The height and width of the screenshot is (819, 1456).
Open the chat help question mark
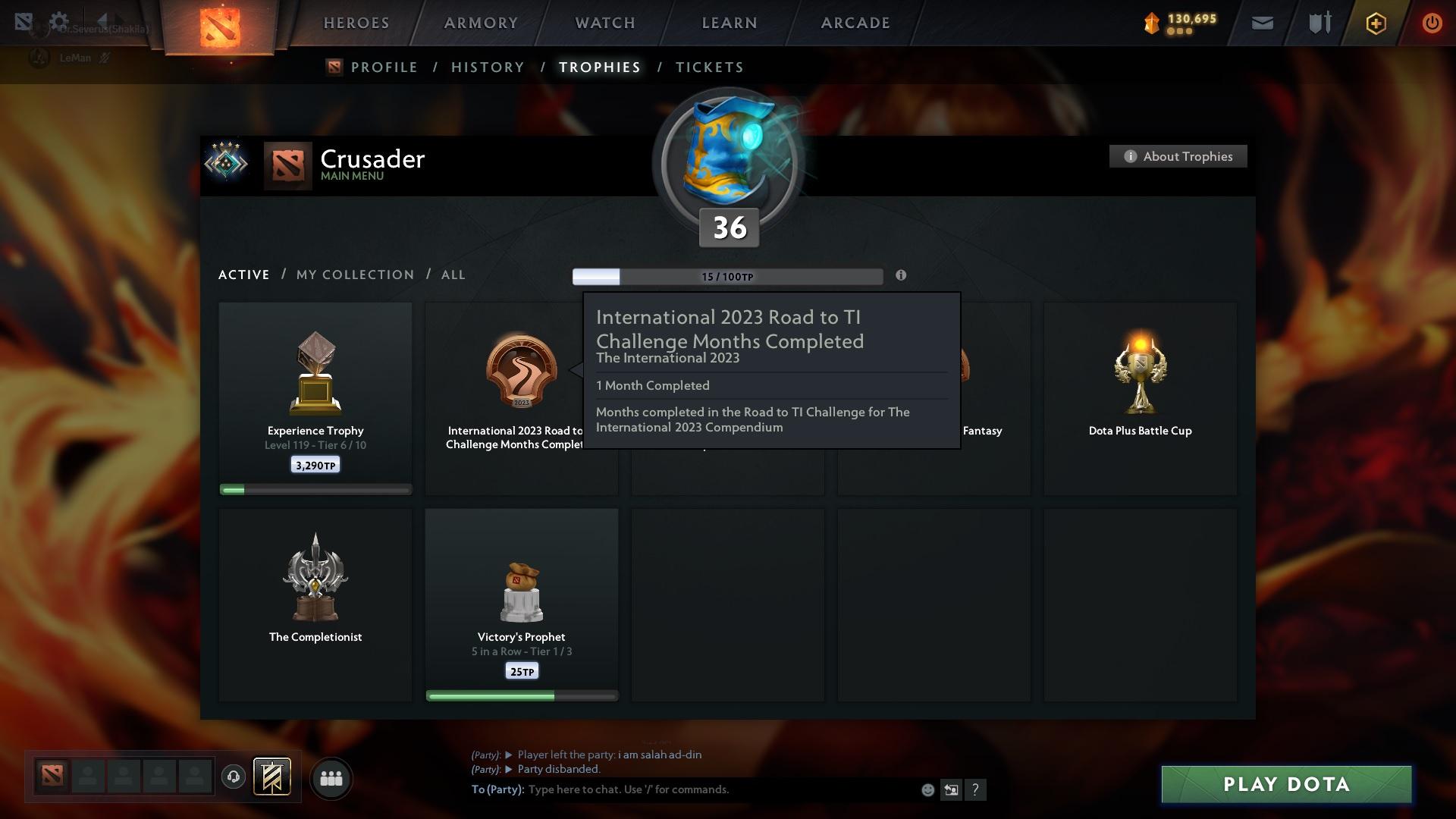[976, 789]
